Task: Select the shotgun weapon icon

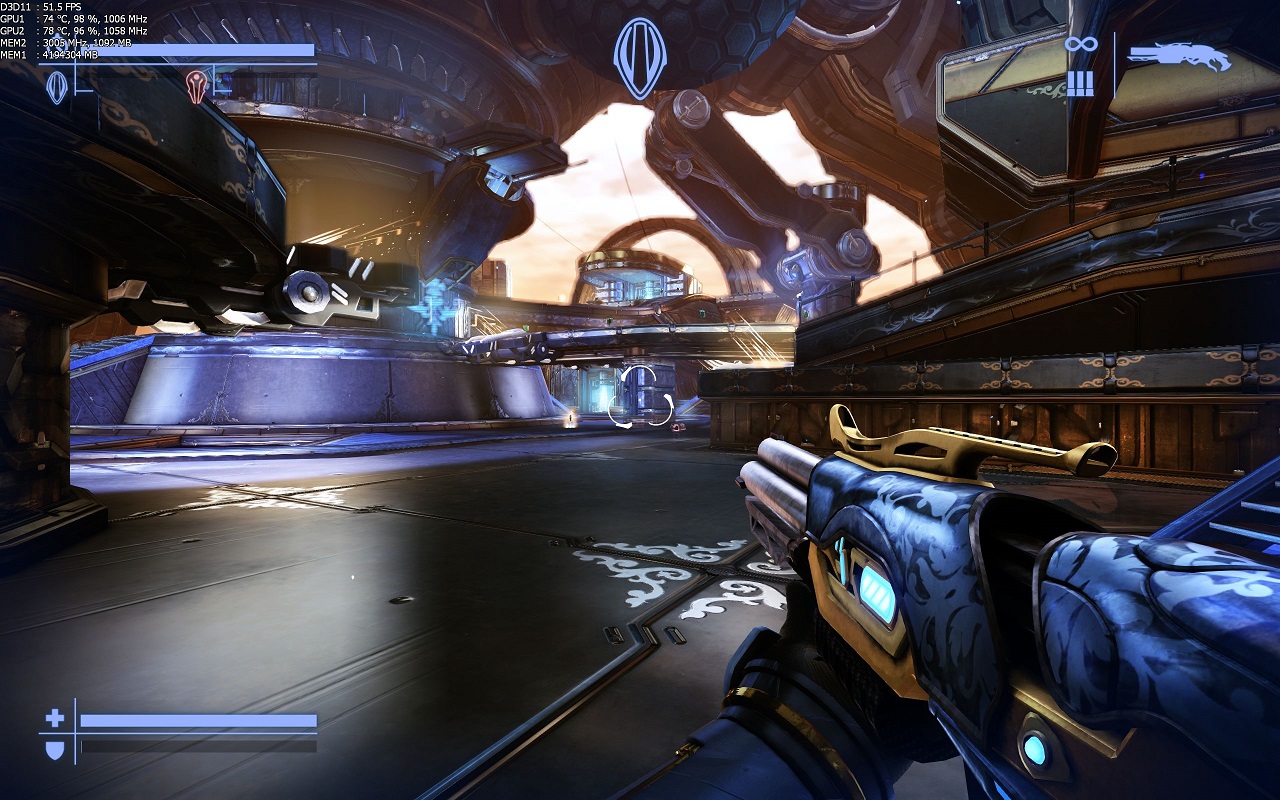Action: tap(1180, 57)
